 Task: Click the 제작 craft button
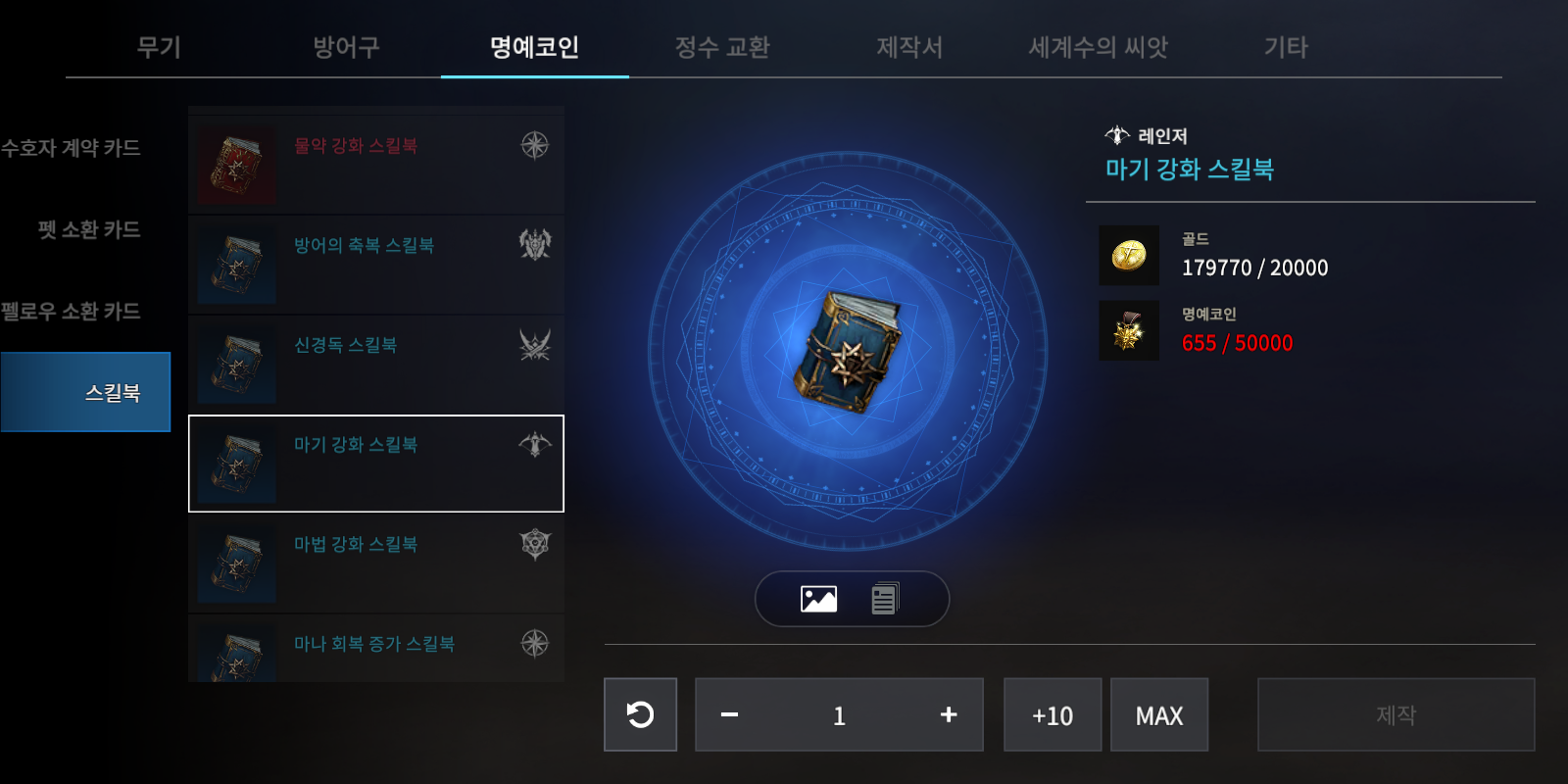pos(1396,714)
